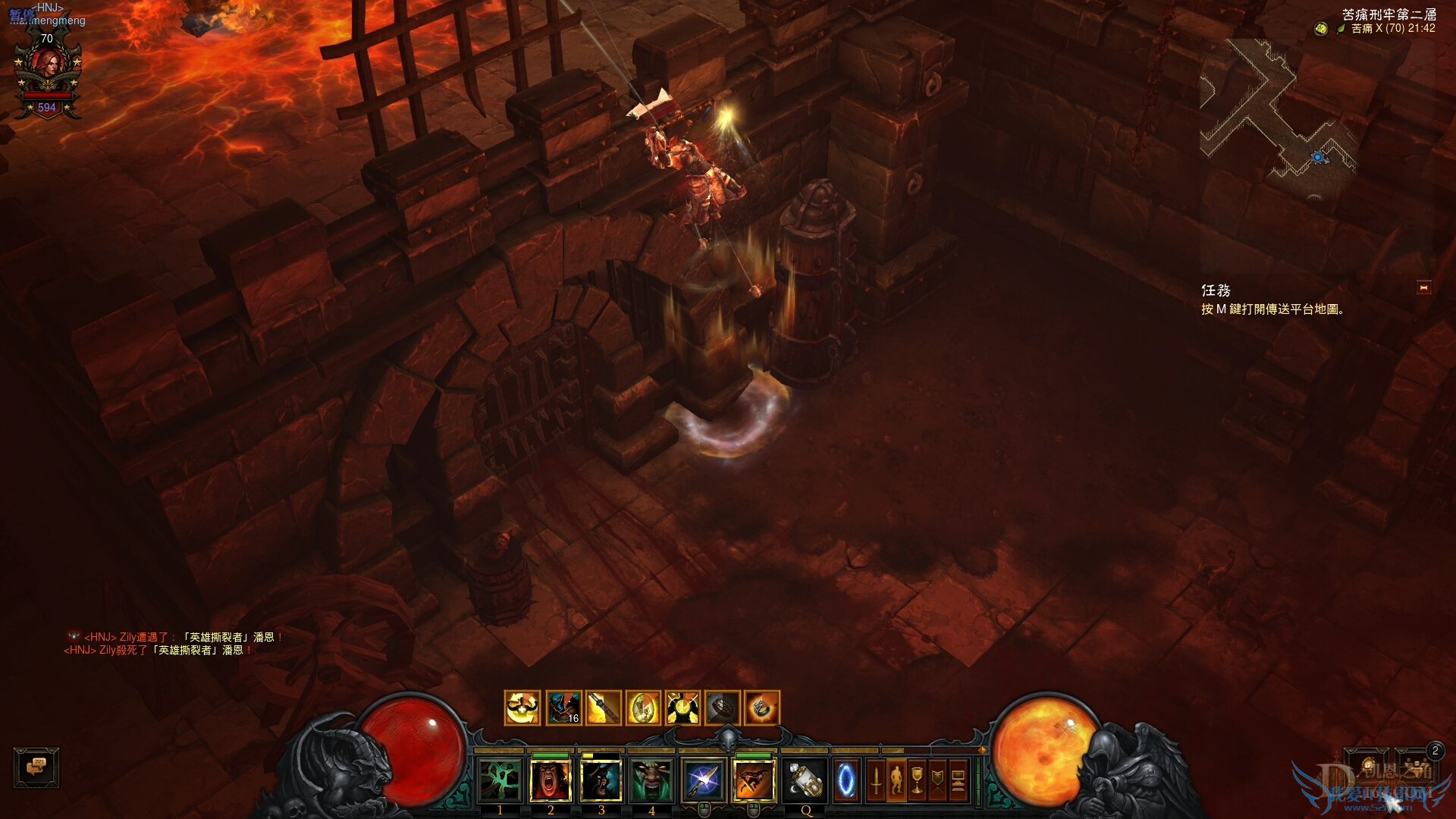The width and height of the screenshot is (1456, 819).
Task: Select the orange leaping warrior right-mouse skill
Action: 754,780
